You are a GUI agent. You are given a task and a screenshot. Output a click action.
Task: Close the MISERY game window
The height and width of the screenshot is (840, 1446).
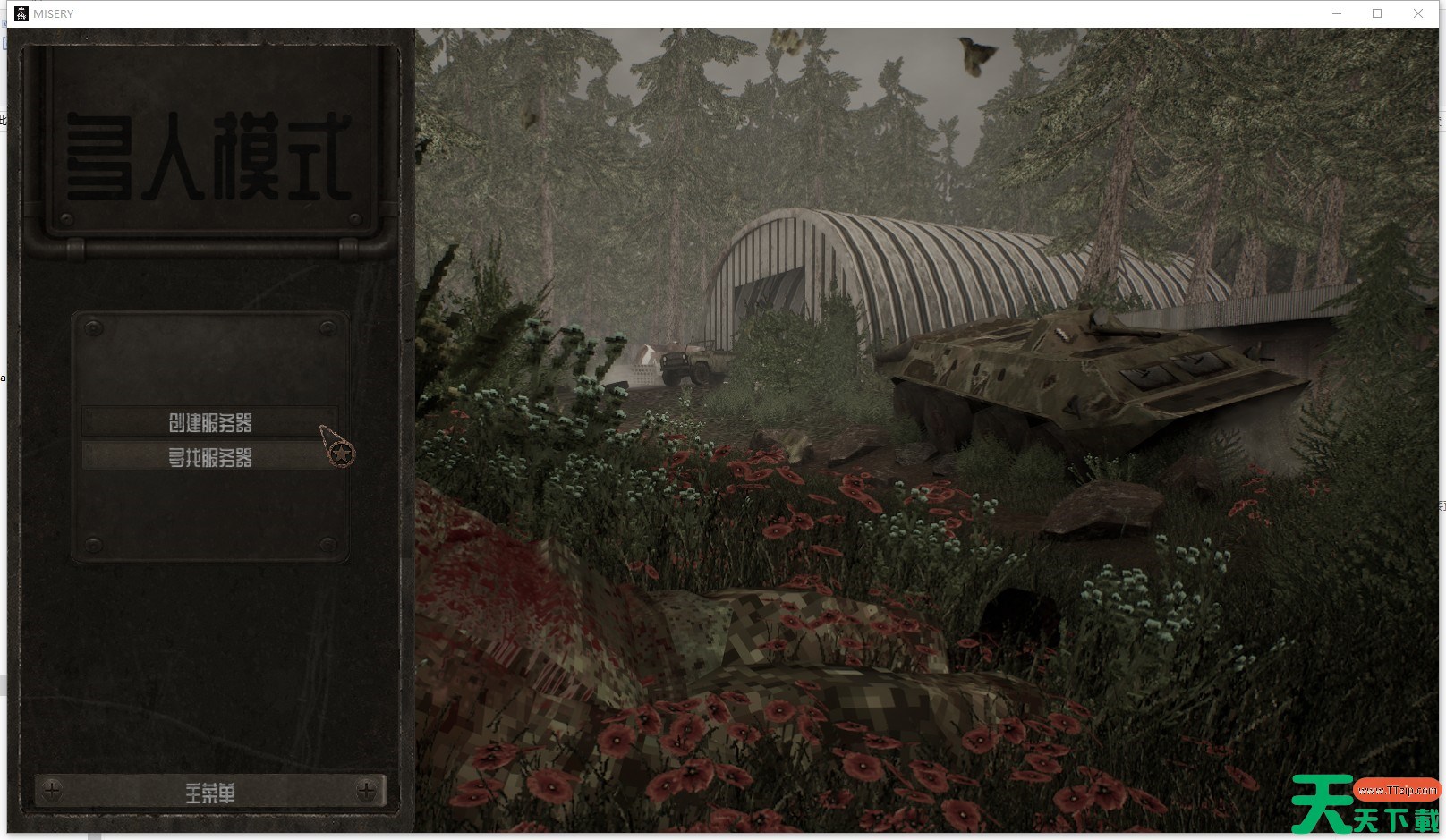(1418, 13)
